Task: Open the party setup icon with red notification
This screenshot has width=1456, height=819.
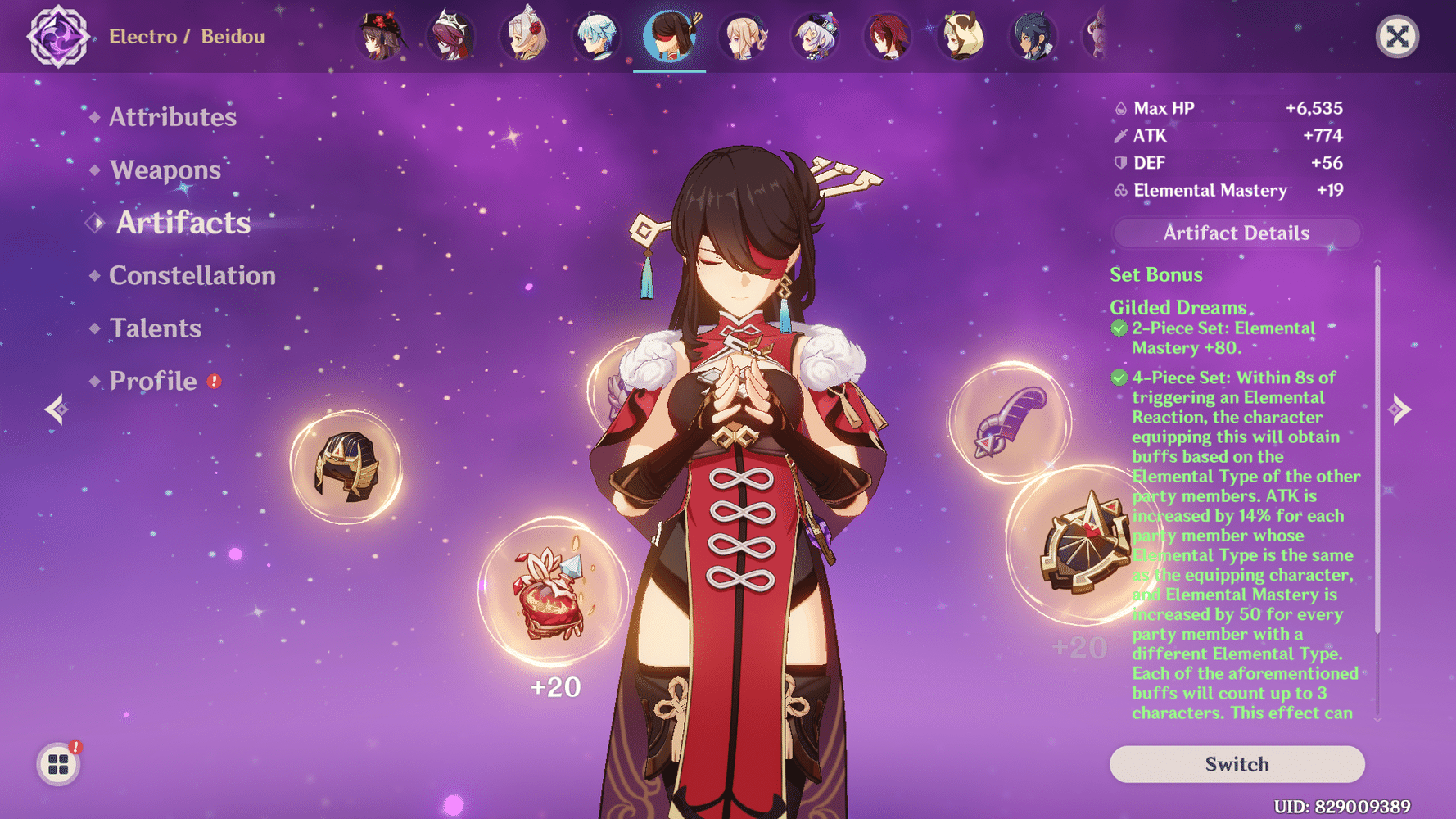Action: click(x=58, y=764)
